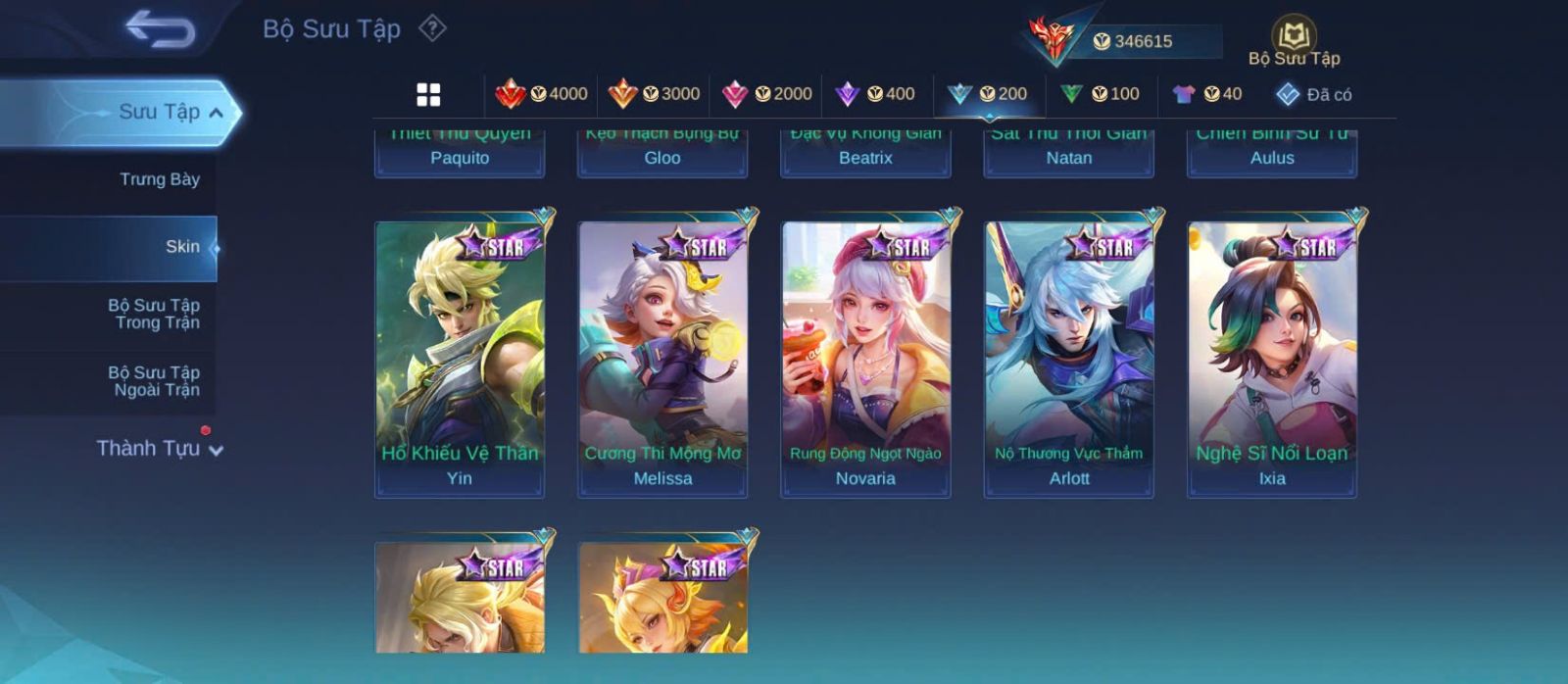Switch to the 400 point tier
This screenshot has height=684, width=1568.
pyautogui.click(x=875, y=94)
